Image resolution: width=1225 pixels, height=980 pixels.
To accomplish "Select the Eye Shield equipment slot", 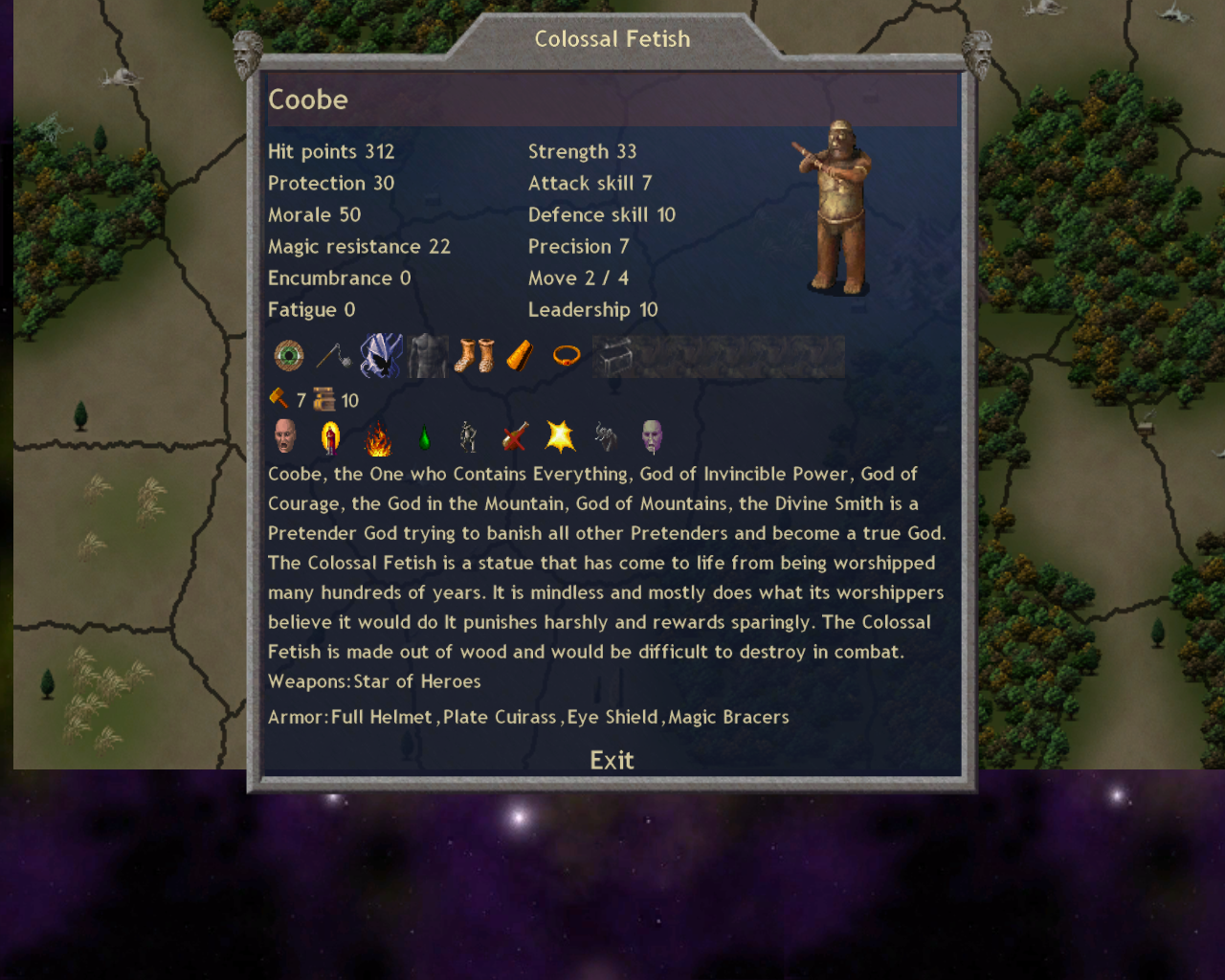I will tap(288, 356).
